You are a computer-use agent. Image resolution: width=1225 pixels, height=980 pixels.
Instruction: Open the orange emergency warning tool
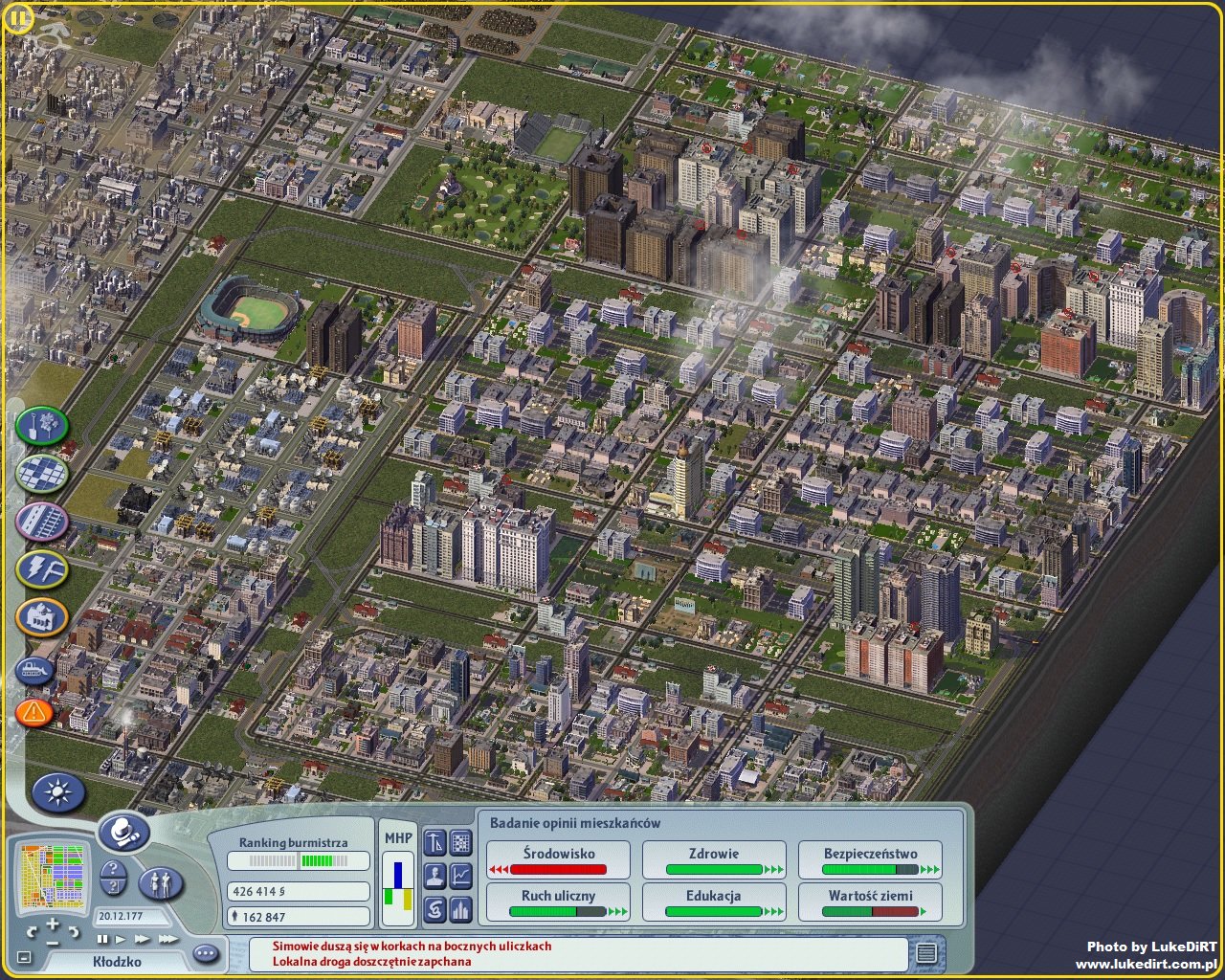click(x=34, y=712)
